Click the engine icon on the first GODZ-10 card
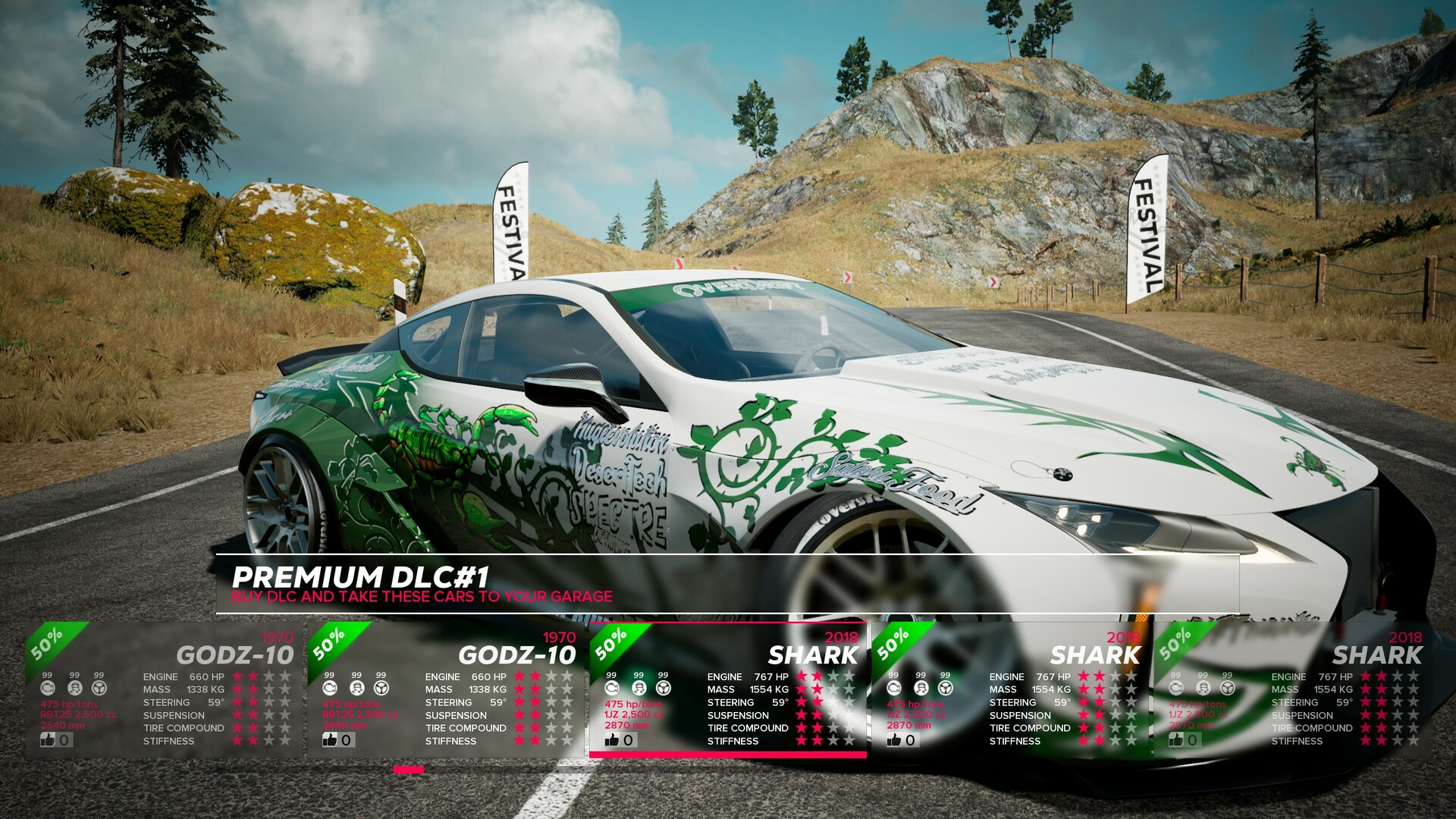The image size is (1456, 819). pyautogui.click(x=47, y=686)
